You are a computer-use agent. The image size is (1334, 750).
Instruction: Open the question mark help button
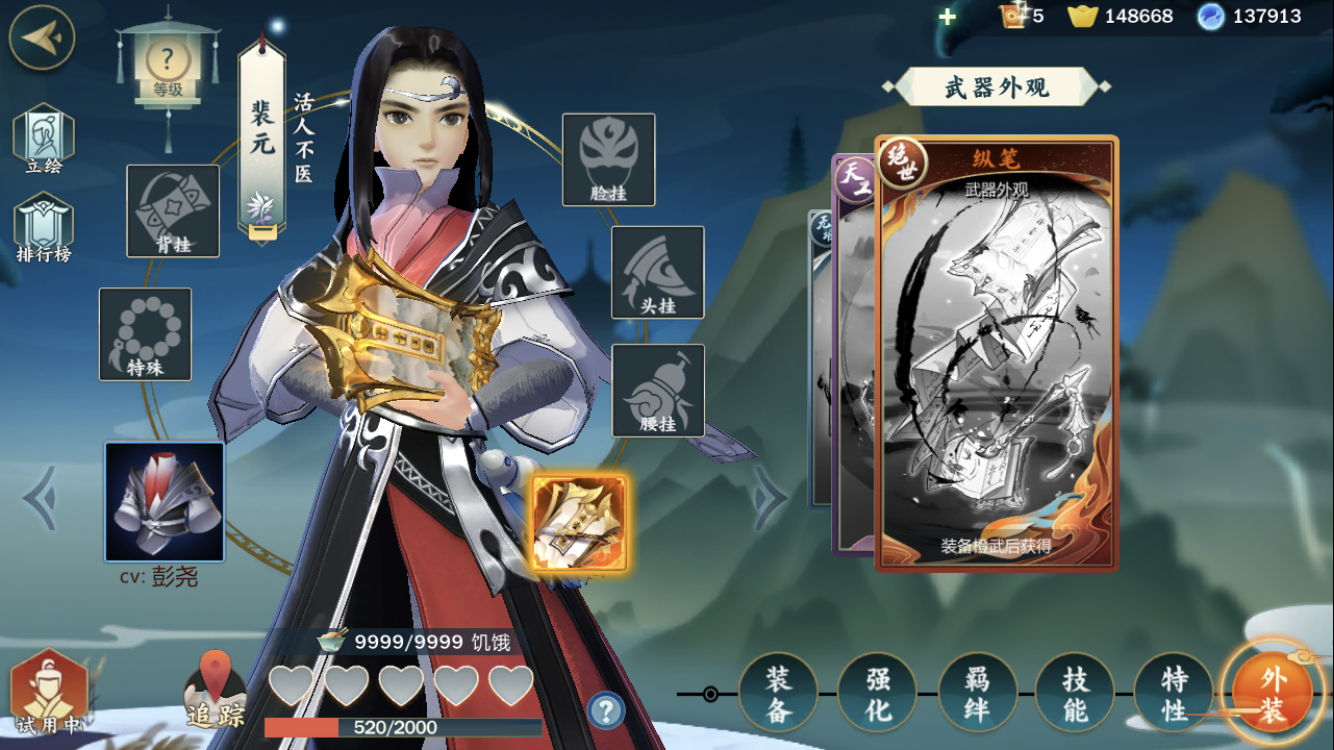click(x=605, y=710)
